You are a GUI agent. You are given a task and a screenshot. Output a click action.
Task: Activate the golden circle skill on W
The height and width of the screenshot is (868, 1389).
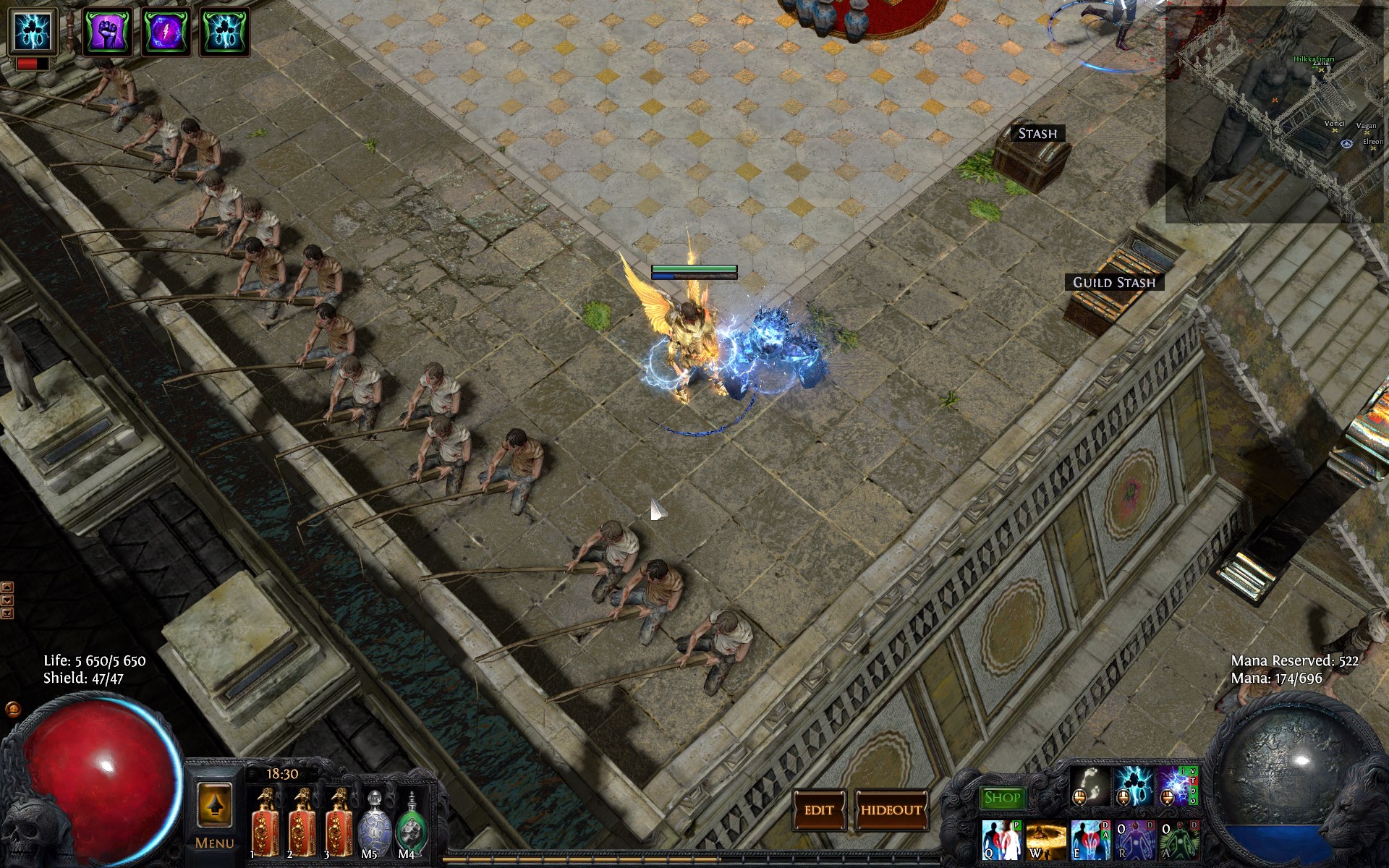1045,841
